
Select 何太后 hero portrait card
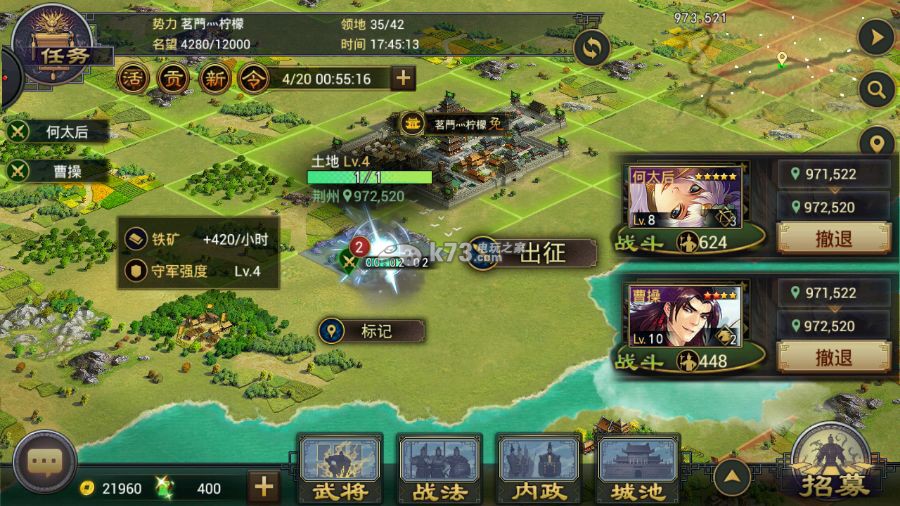pos(685,198)
